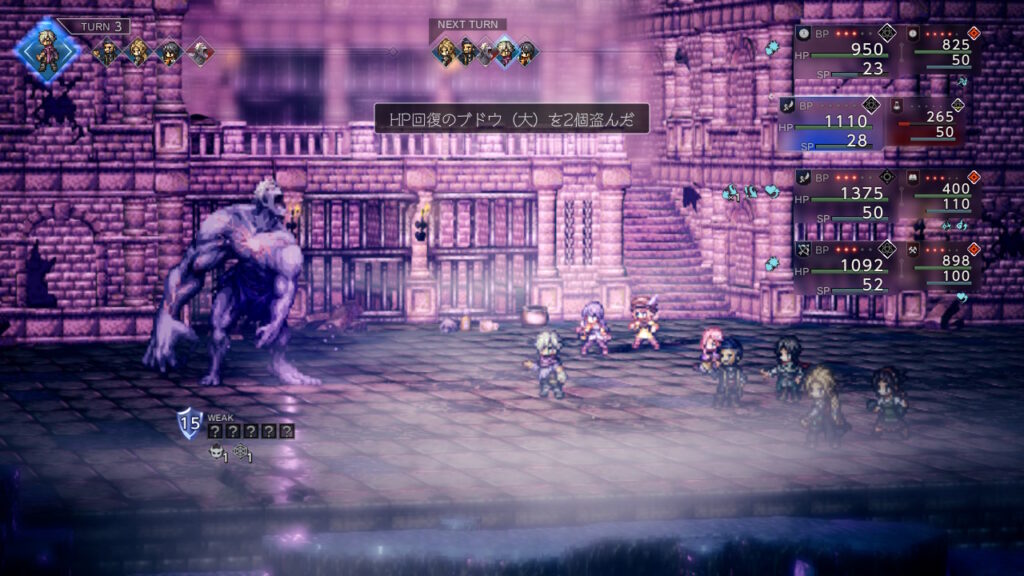
Task: Inspect the first unknown weakness slot
Action: 215,431
